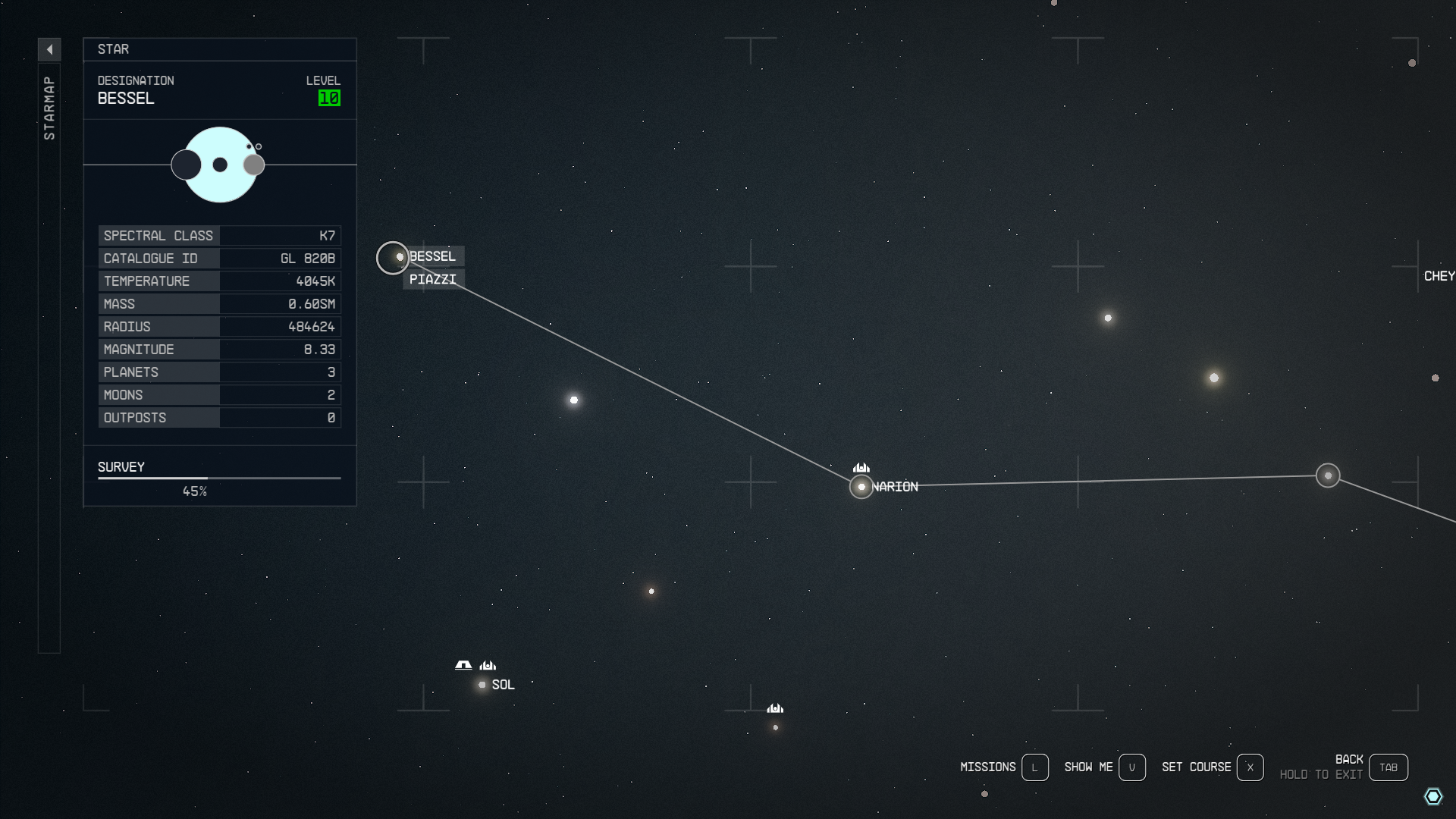Select the ringed star at the far right edge
Screen dimensions: 1456x819
pos(1327,475)
